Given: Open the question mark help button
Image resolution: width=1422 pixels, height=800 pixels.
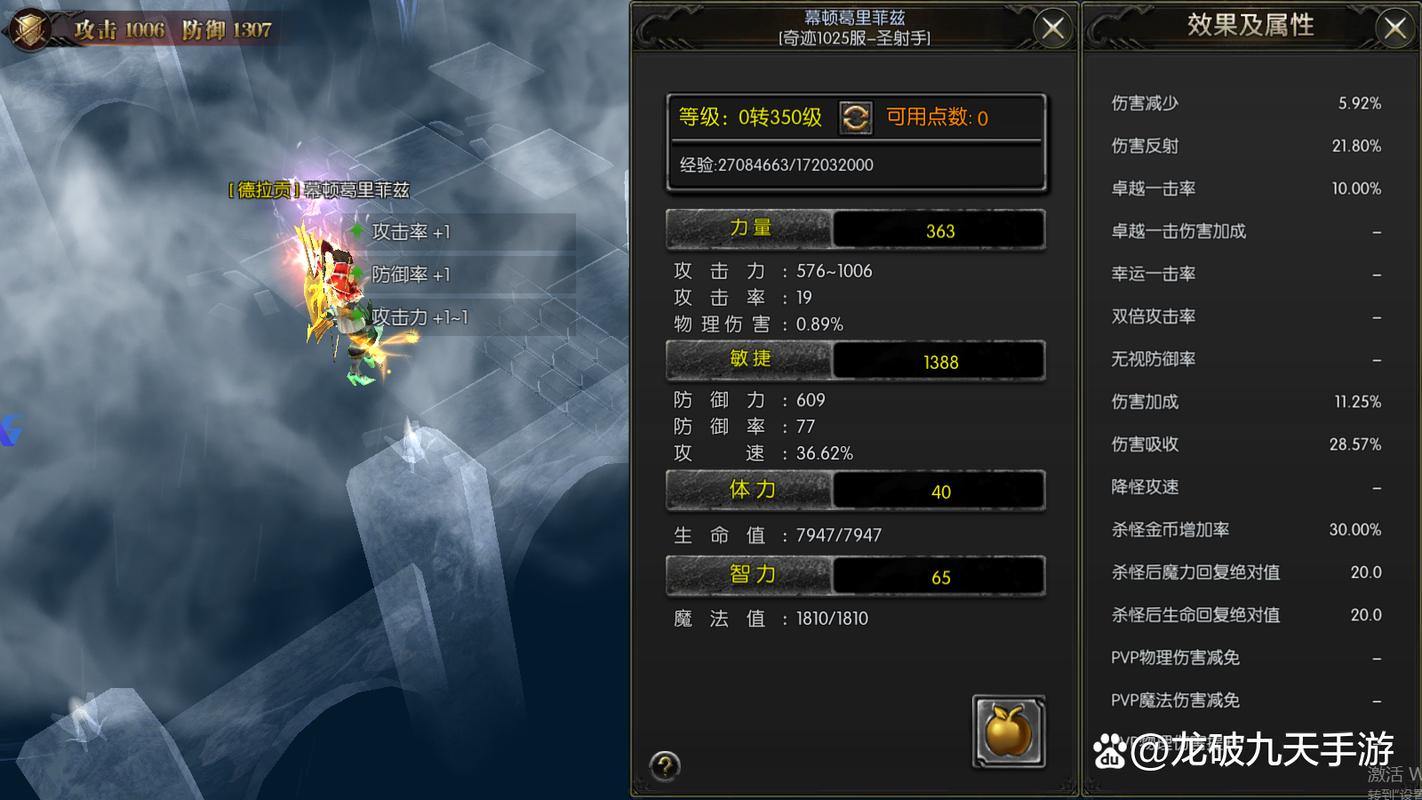Looking at the screenshot, I should [x=665, y=766].
